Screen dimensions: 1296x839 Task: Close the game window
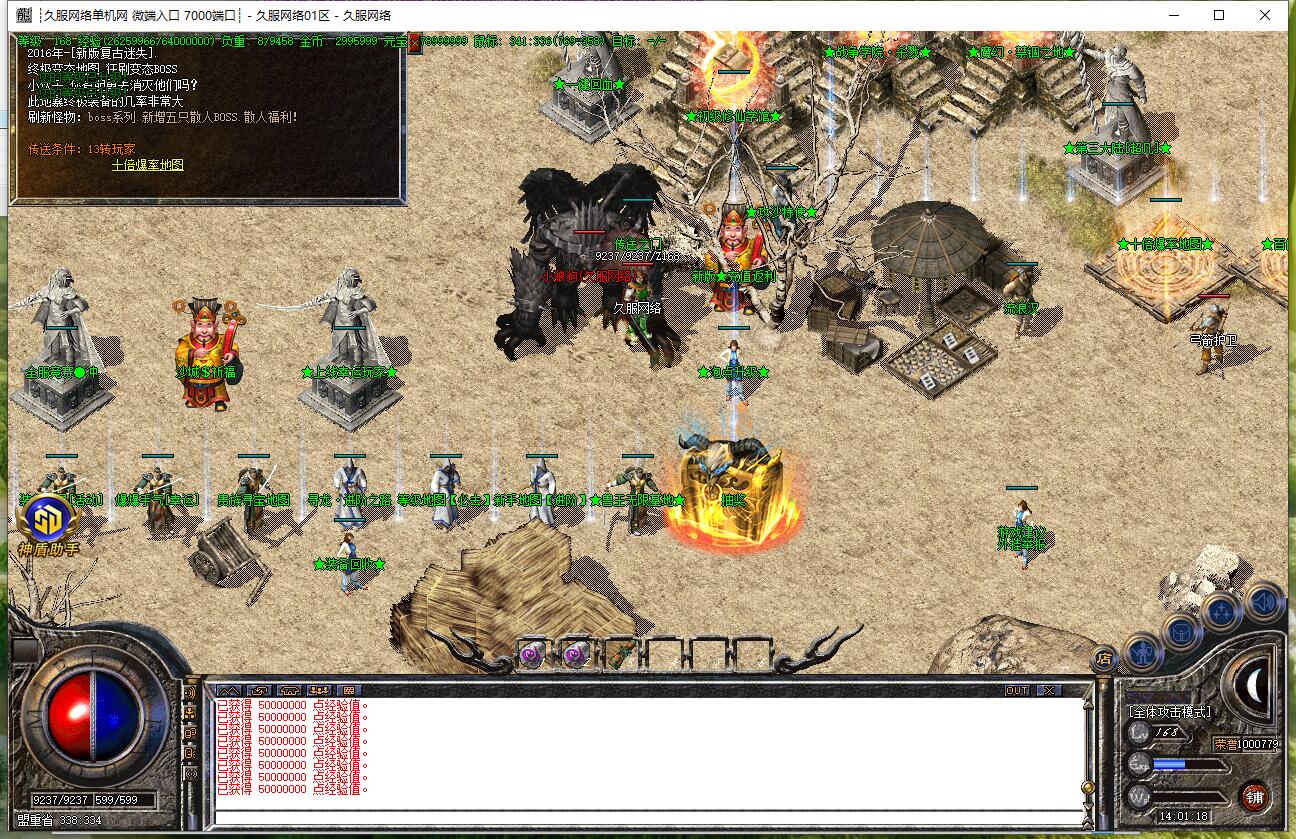[1266, 15]
